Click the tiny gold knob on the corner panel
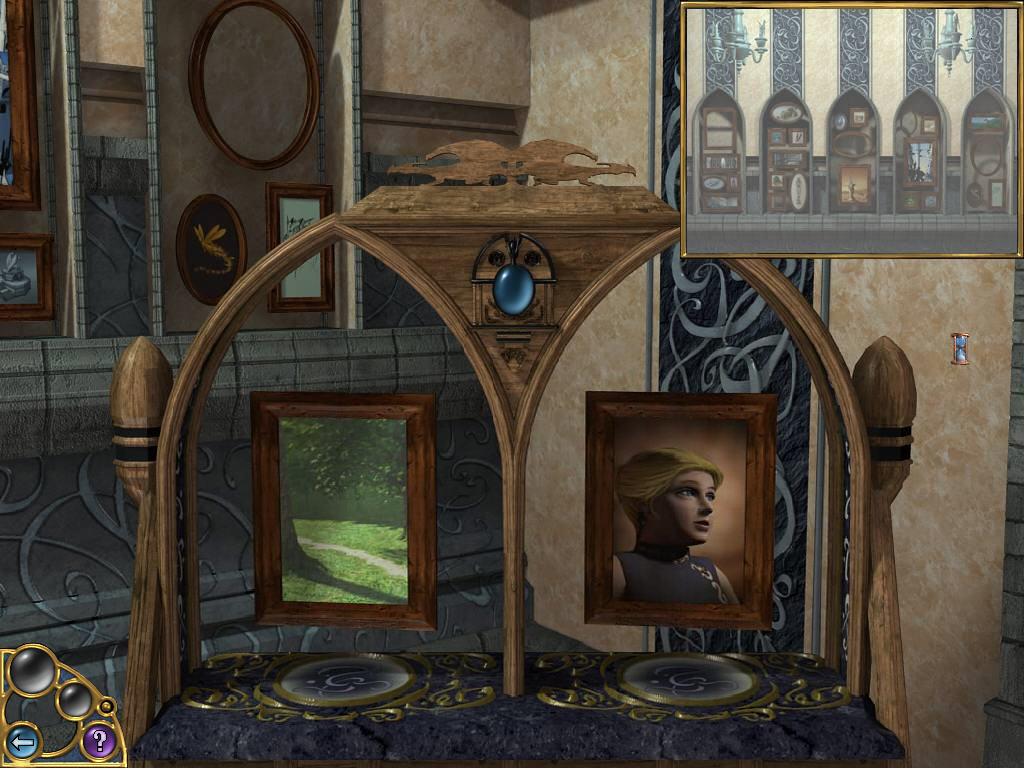The image size is (1024, 768). pos(106,708)
